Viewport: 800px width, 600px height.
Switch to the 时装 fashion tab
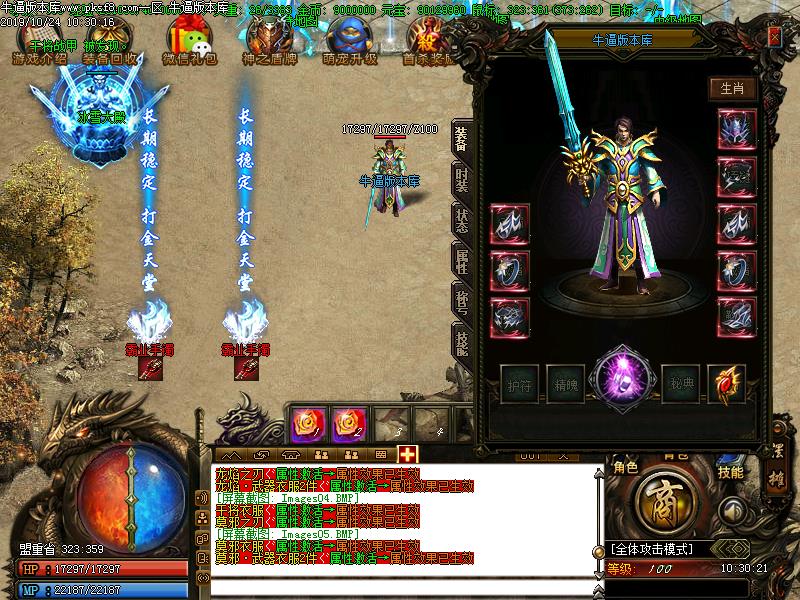pyautogui.click(x=461, y=180)
